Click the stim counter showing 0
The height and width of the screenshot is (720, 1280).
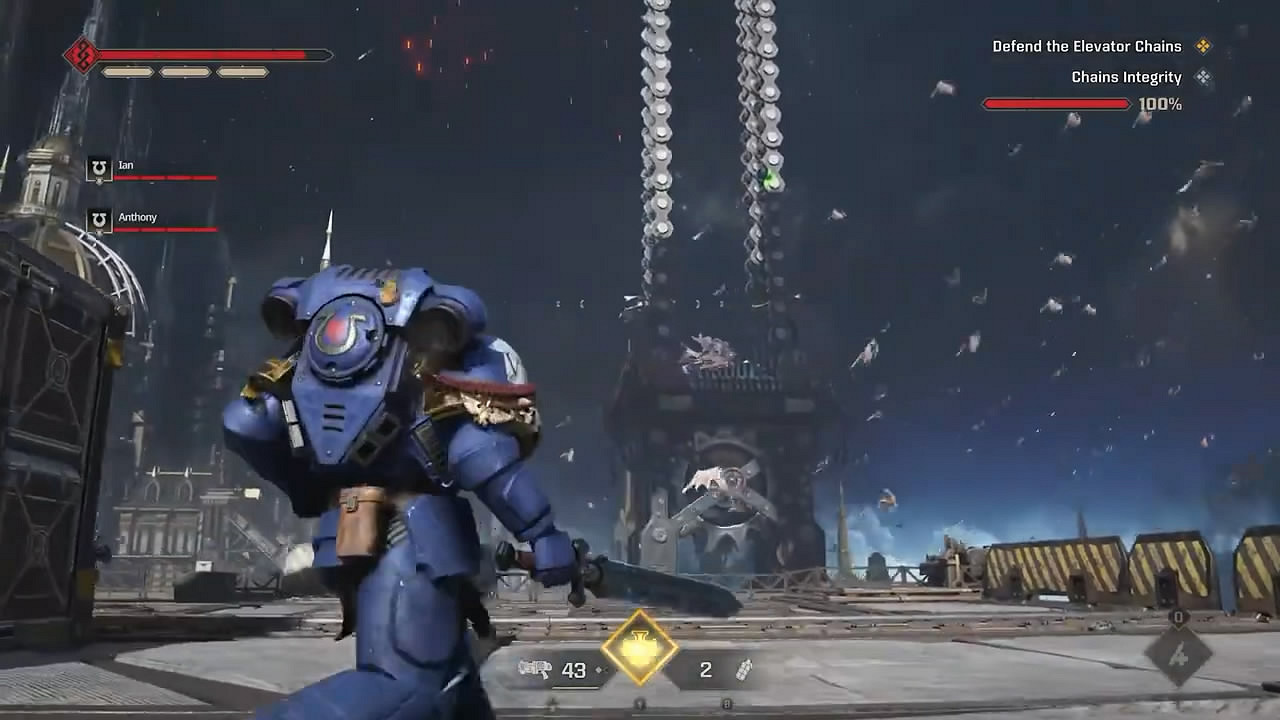[1178, 618]
